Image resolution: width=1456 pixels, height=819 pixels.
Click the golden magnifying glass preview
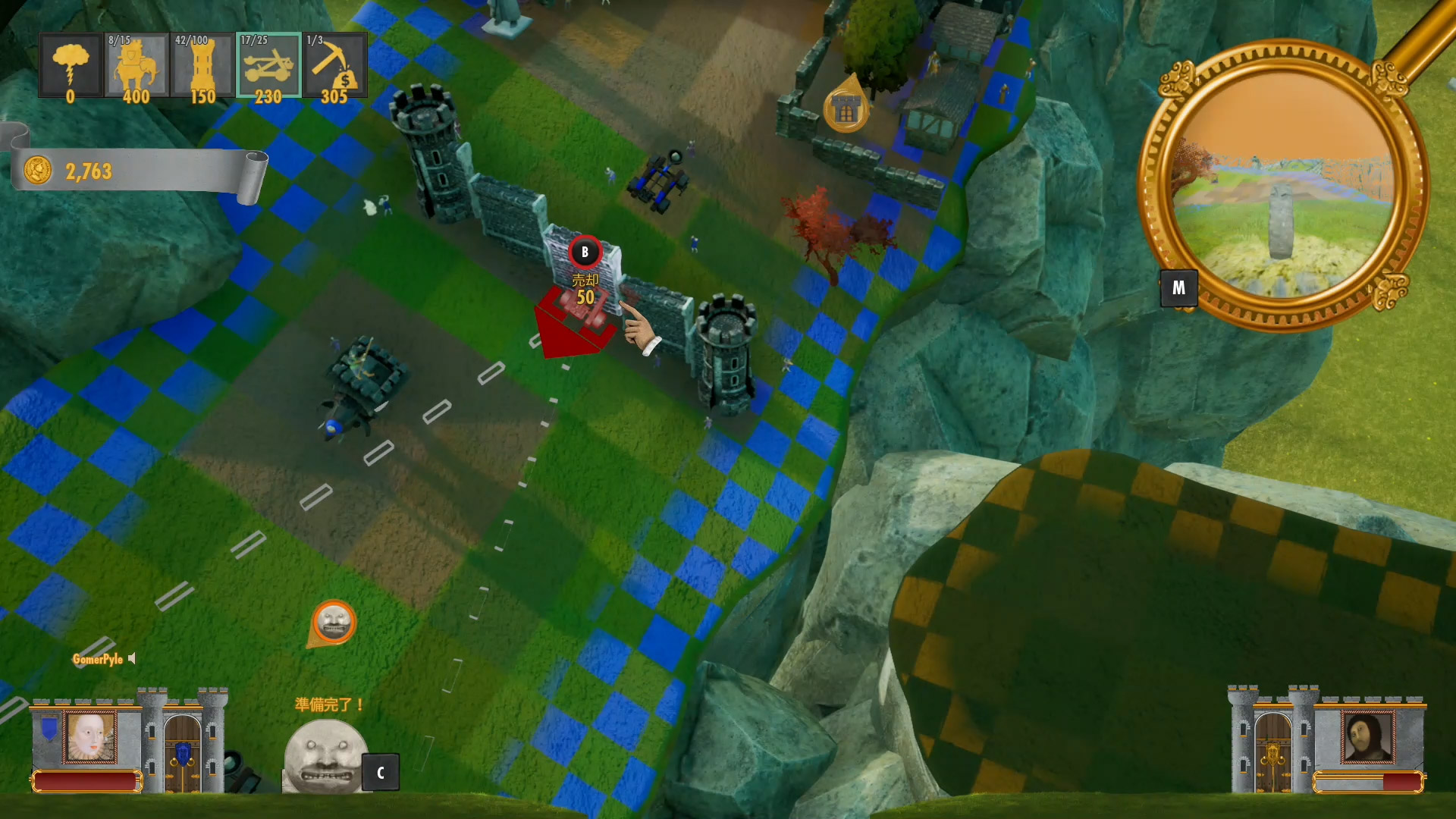1283,187
